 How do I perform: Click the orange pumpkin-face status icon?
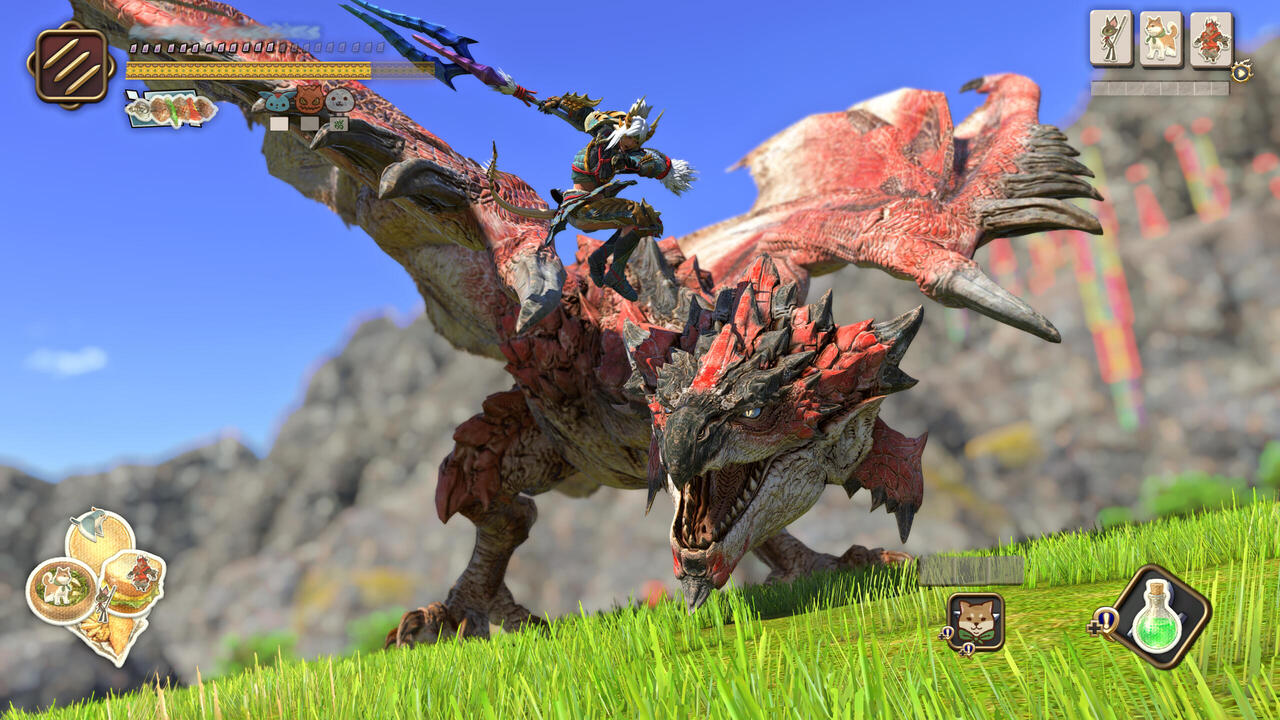click(x=310, y=99)
